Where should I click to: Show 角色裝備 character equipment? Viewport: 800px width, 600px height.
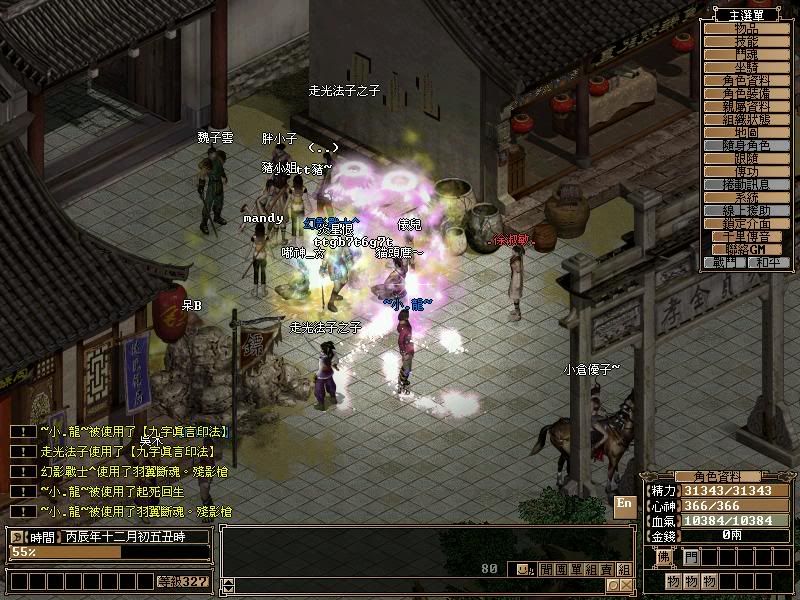click(746, 93)
